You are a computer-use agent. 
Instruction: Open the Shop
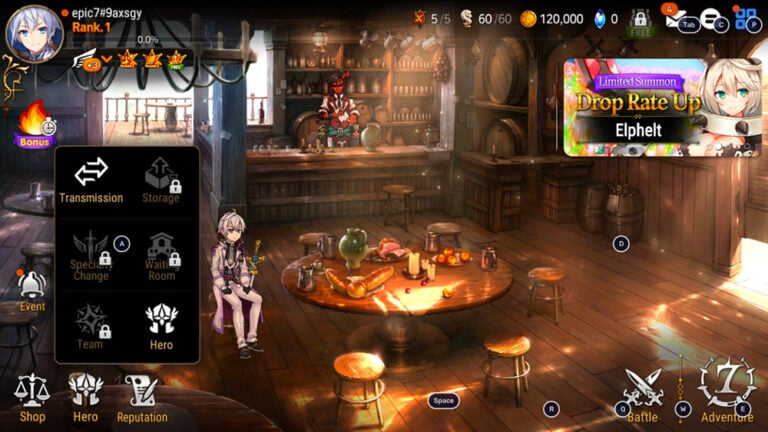point(32,396)
